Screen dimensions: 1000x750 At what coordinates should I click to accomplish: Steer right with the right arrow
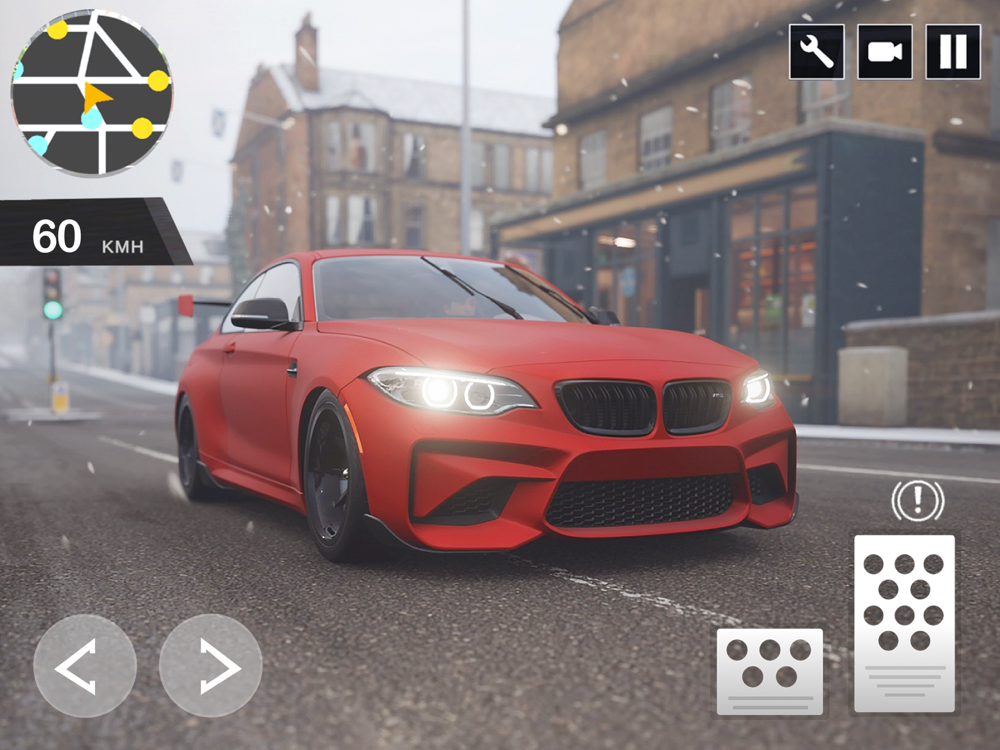[211, 666]
